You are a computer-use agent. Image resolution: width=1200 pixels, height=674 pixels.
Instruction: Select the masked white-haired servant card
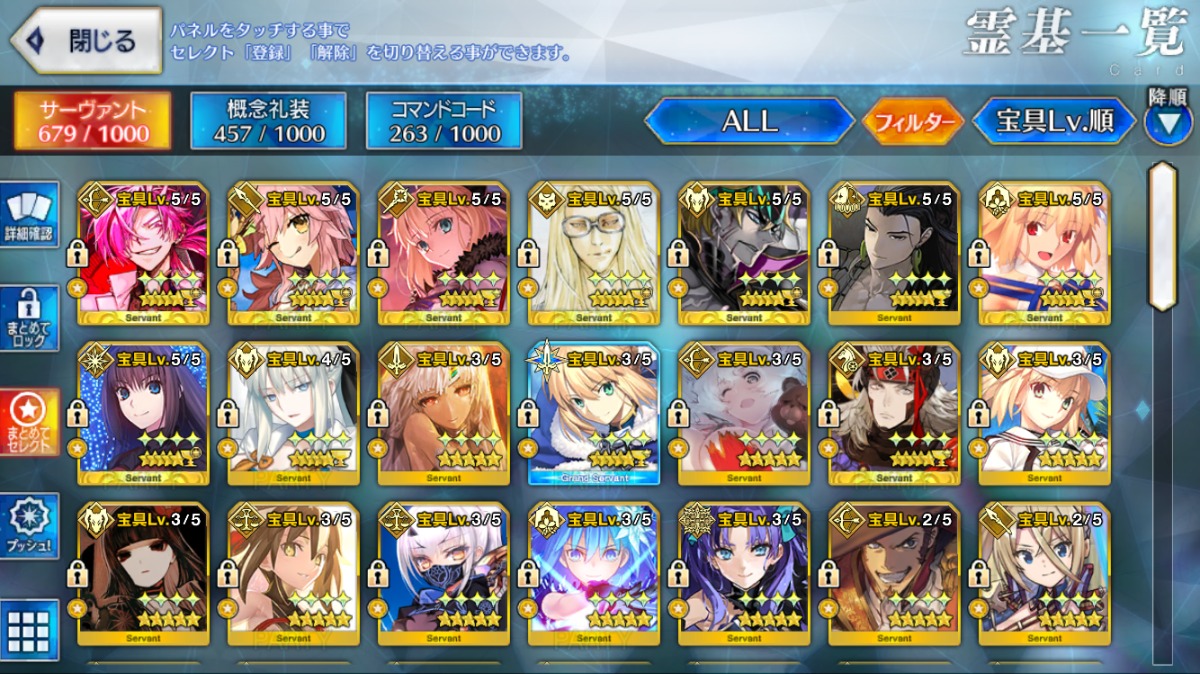pos(444,573)
